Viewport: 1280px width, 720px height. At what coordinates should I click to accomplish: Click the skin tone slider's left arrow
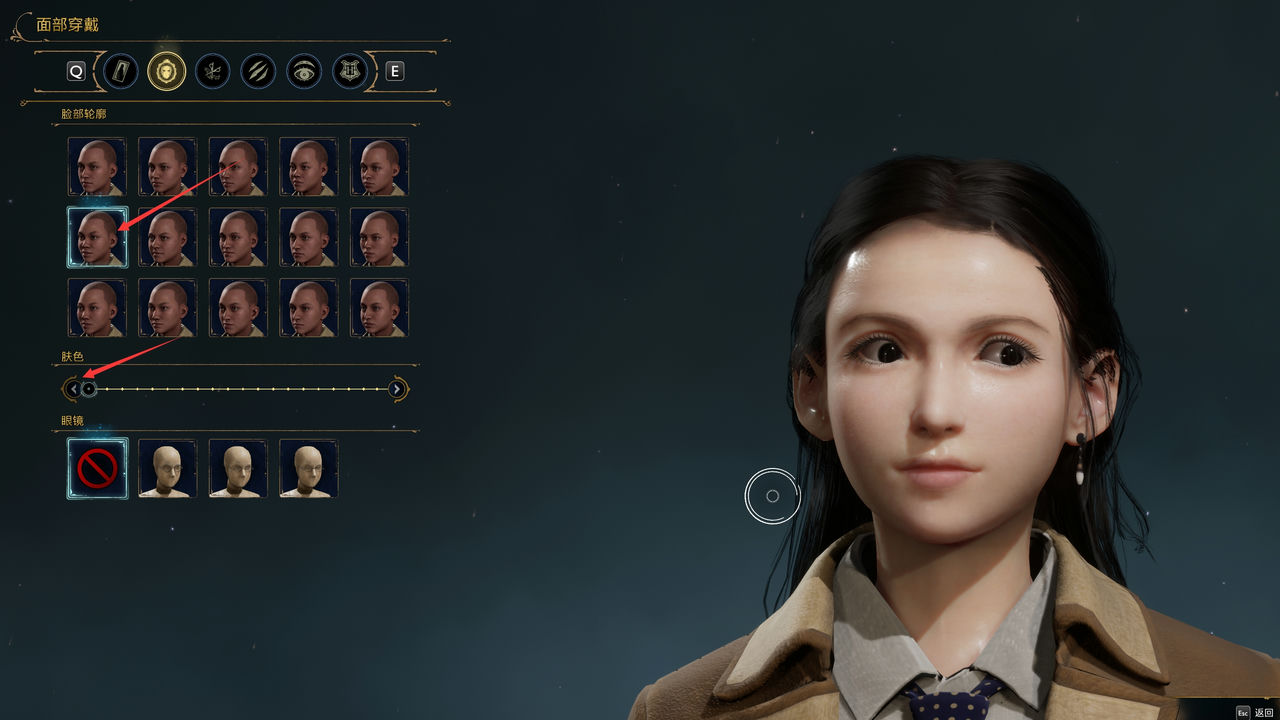click(72, 389)
